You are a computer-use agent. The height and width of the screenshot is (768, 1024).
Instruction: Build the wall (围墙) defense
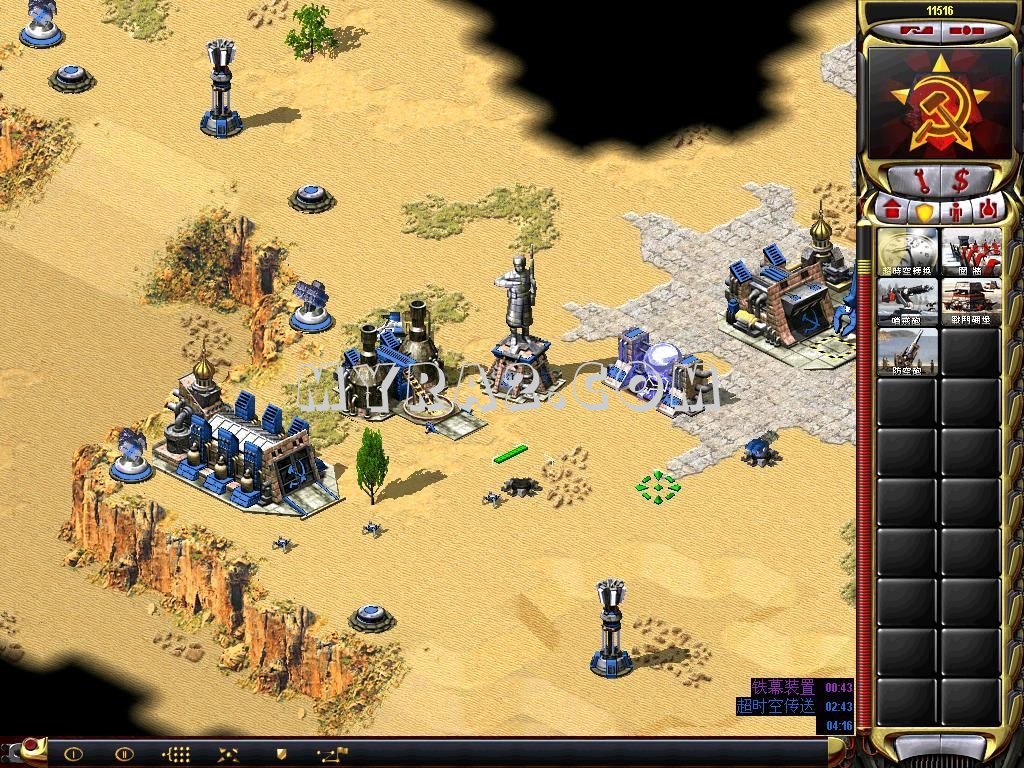click(x=971, y=252)
